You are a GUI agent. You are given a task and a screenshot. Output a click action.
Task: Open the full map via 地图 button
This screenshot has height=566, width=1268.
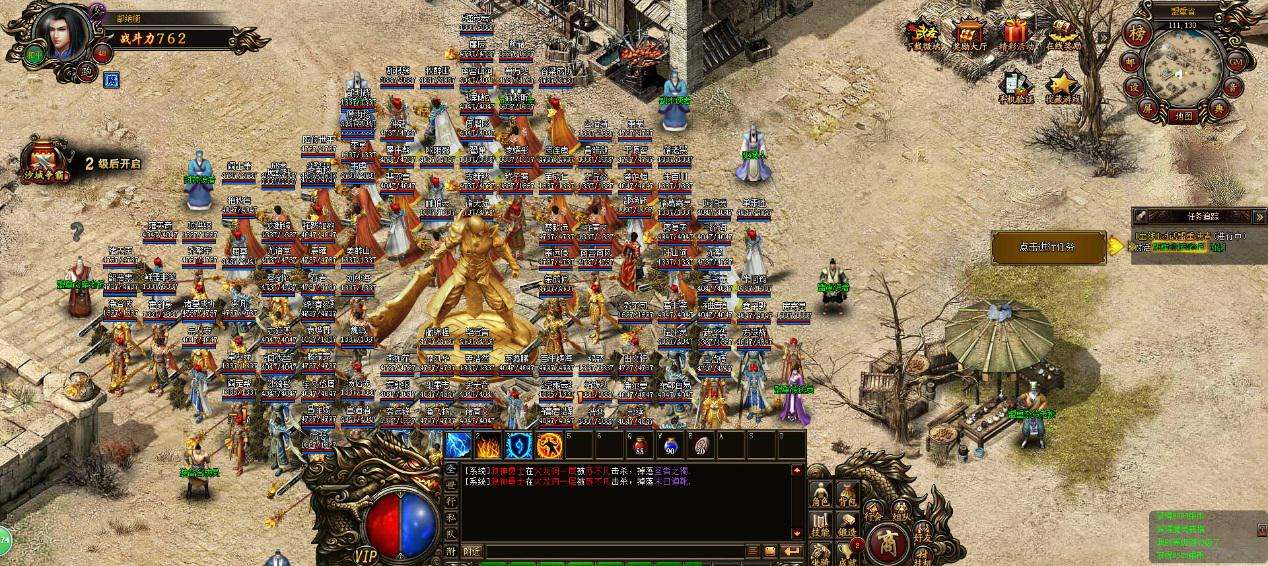tap(1184, 116)
